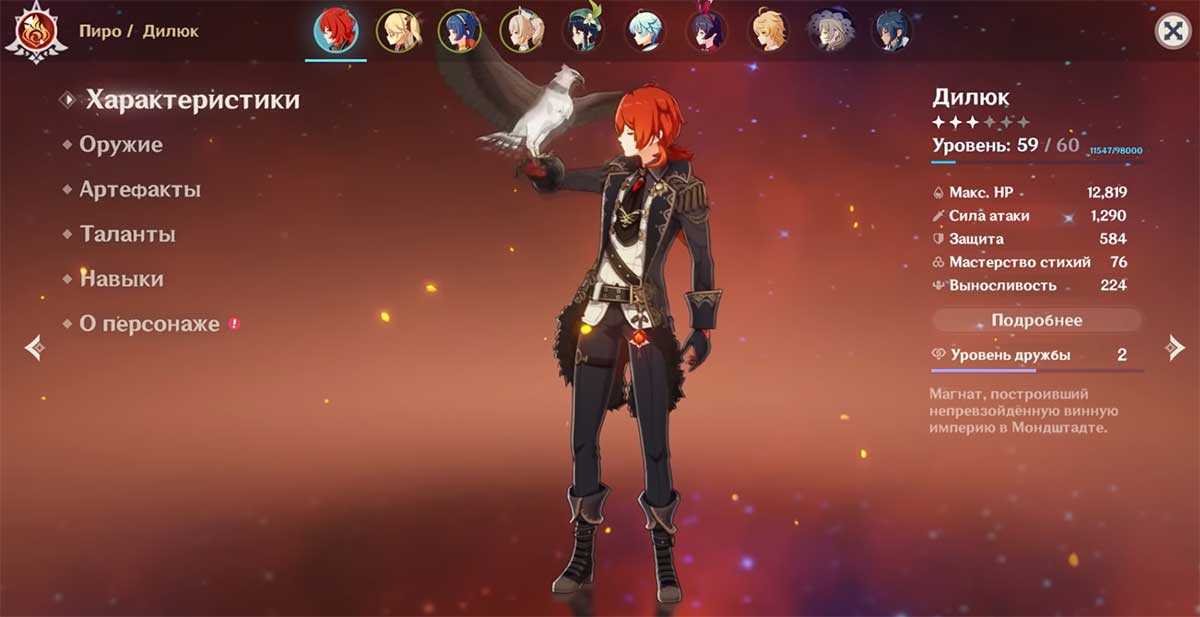The width and height of the screenshot is (1200, 617).
Task: Choose the blue-haired portrait with a headband
Action: click(x=459, y=31)
